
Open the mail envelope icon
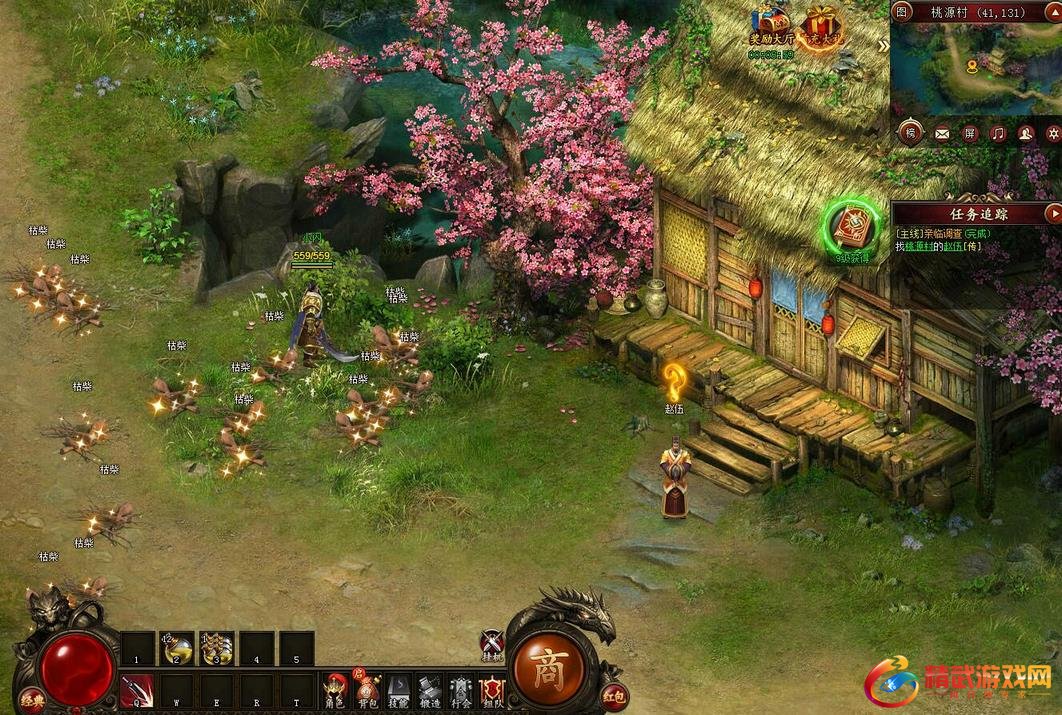click(941, 133)
